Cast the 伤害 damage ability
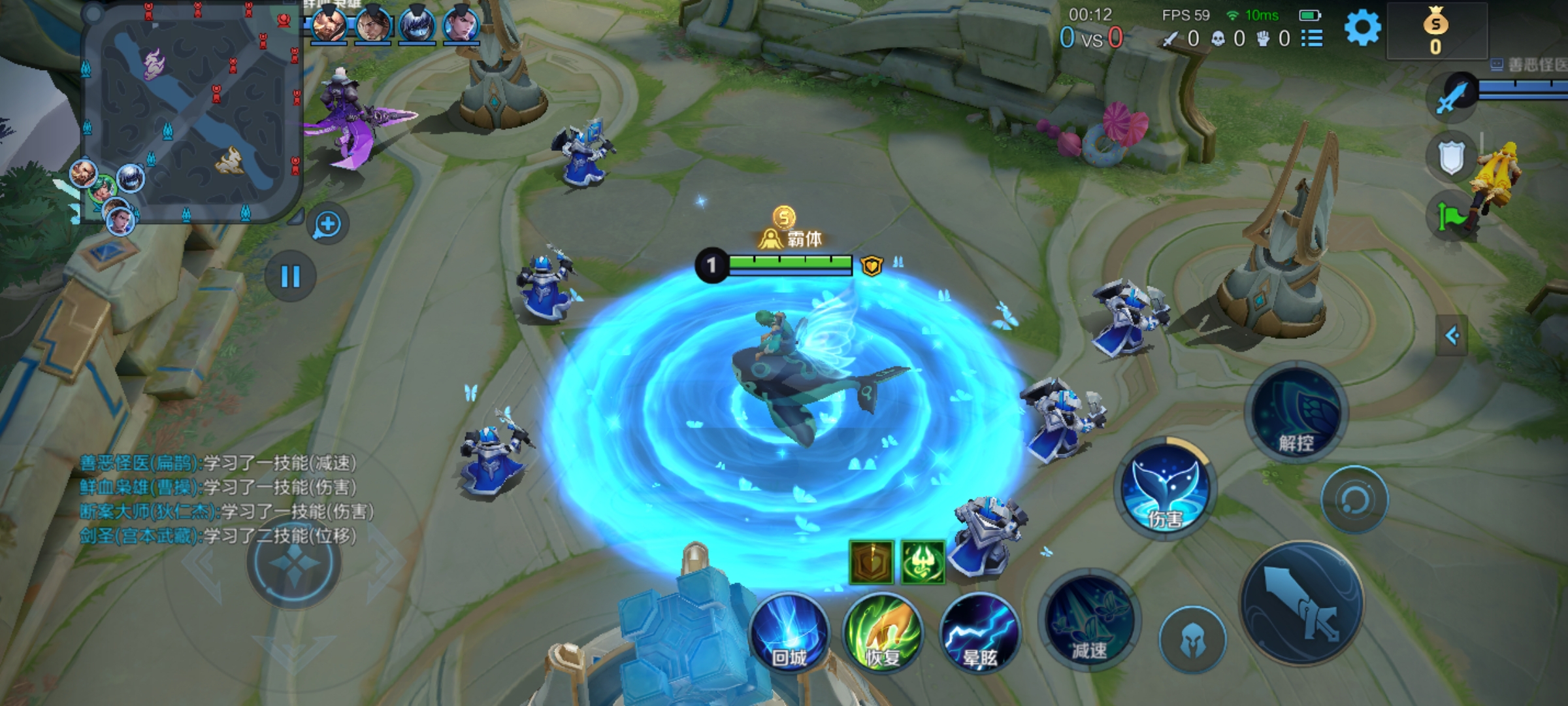Viewport: 1568px width, 706px height. click(x=1166, y=489)
